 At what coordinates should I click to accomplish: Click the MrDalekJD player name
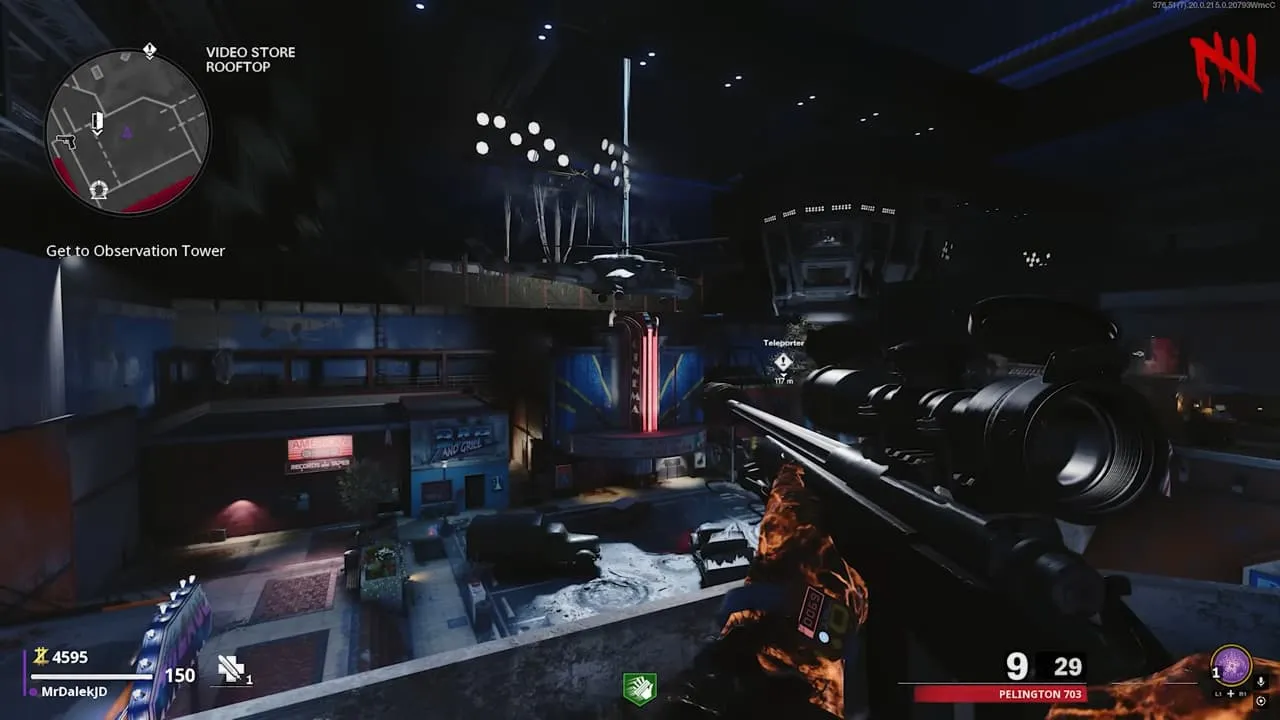(76, 691)
